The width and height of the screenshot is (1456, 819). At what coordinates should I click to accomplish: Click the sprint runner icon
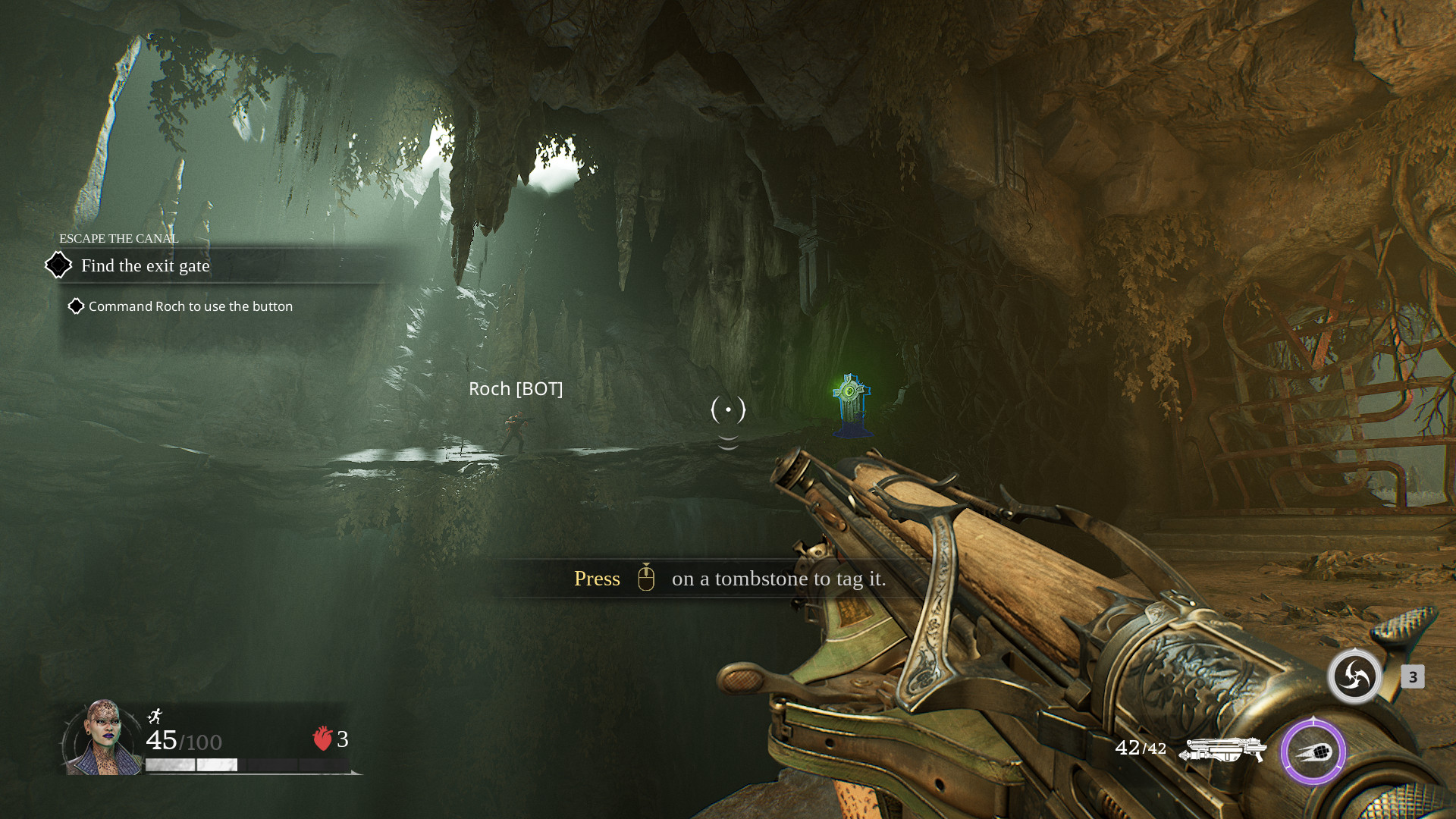coord(155,716)
